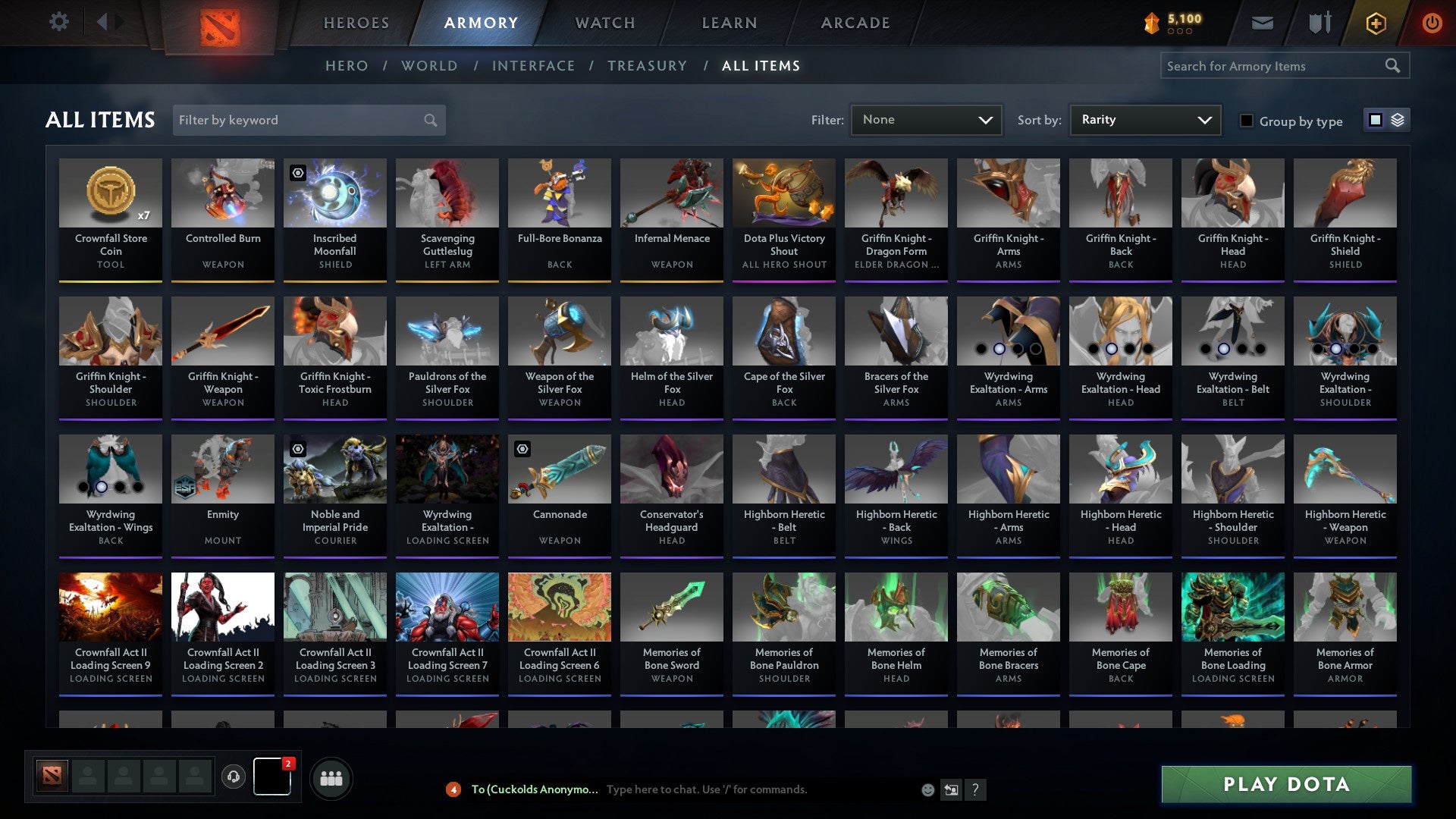Open the Sort by Rarity dropdown

pos(1144,119)
